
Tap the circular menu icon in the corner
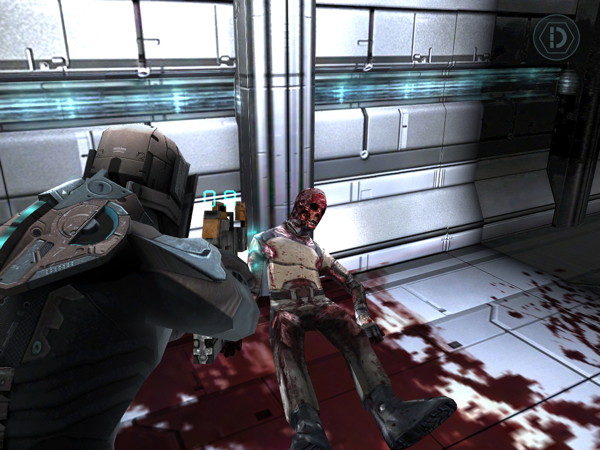[555, 39]
